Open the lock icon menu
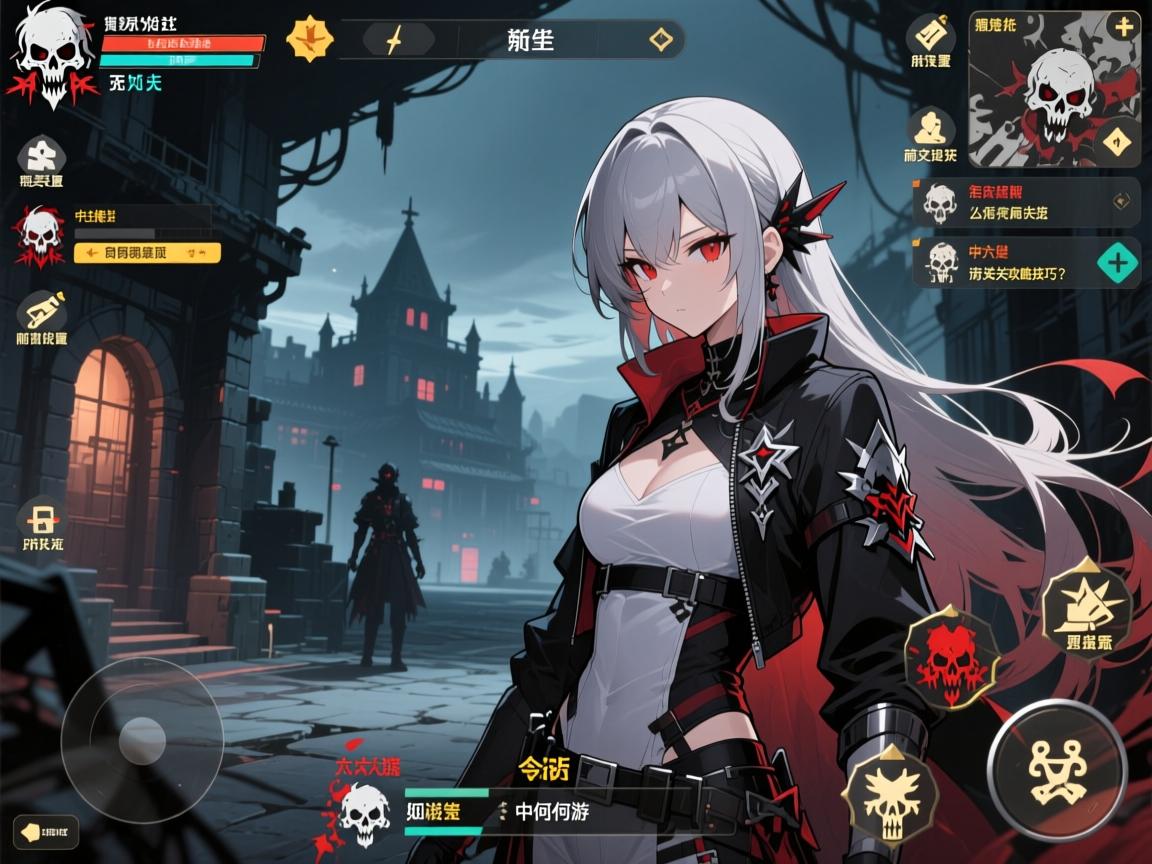Viewport: 1152px width, 864px height. click(42, 517)
